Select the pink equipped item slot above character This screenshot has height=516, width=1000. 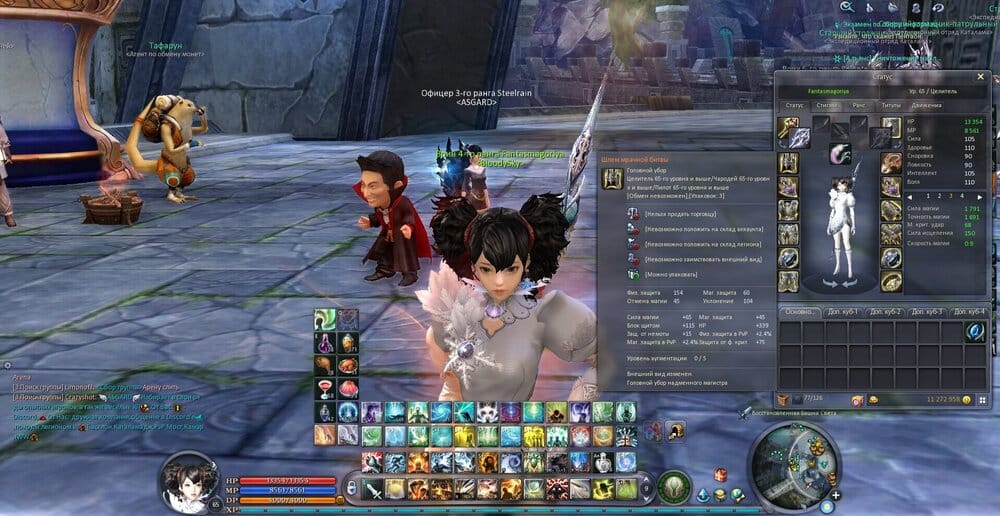(840, 153)
